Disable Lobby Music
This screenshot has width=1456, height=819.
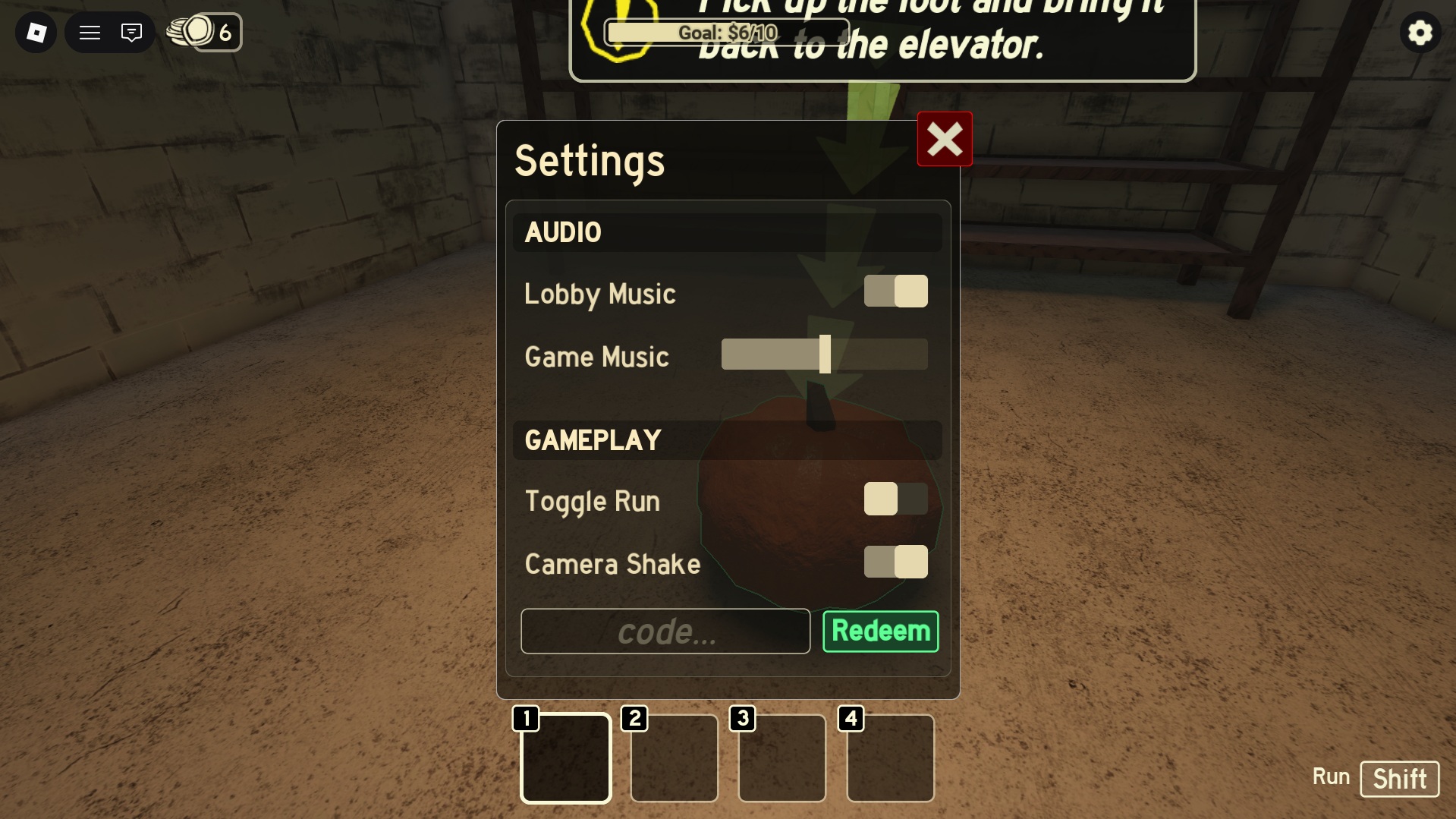pyautogui.click(x=896, y=291)
